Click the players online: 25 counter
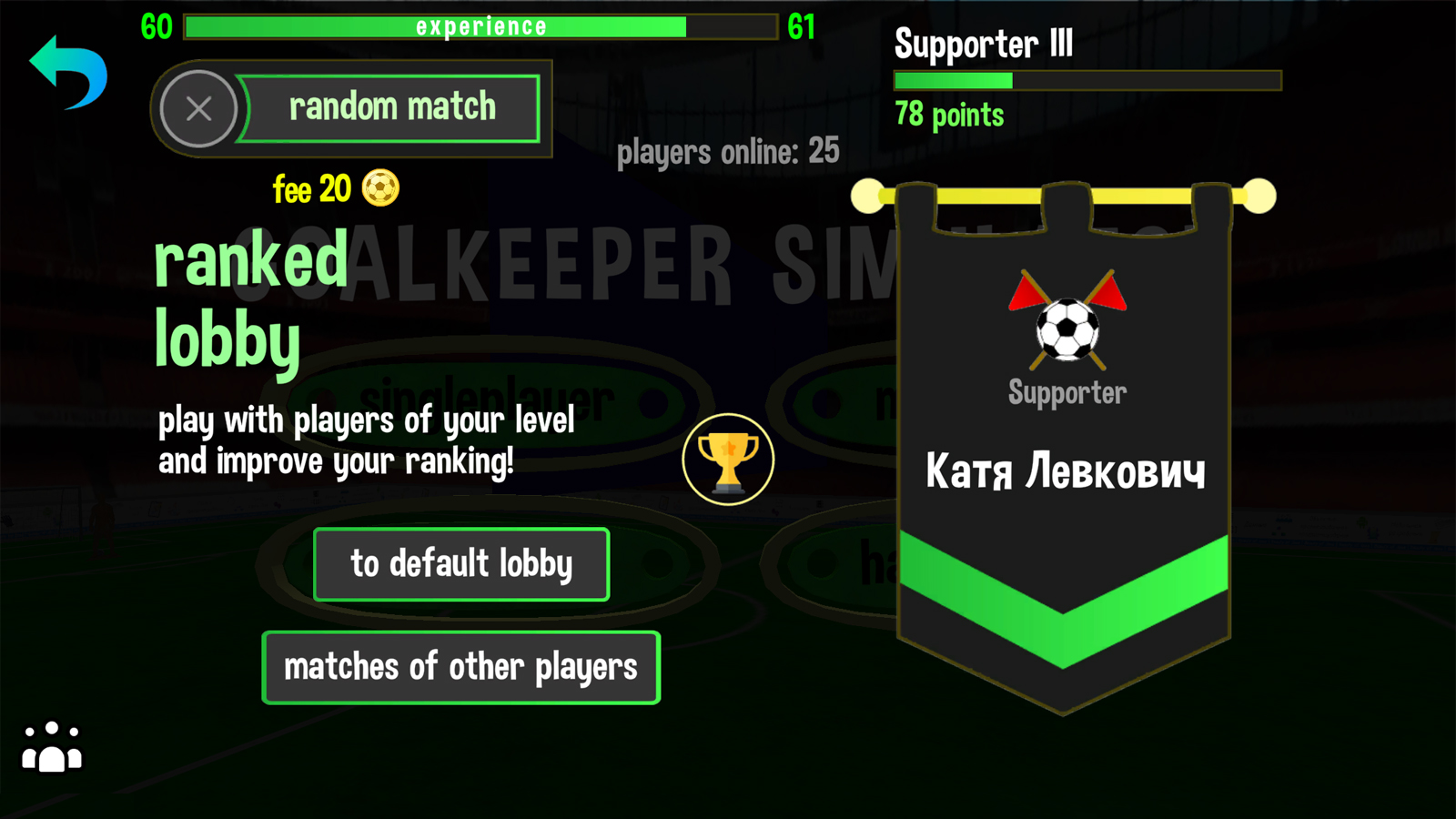 [x=729, y=151]
